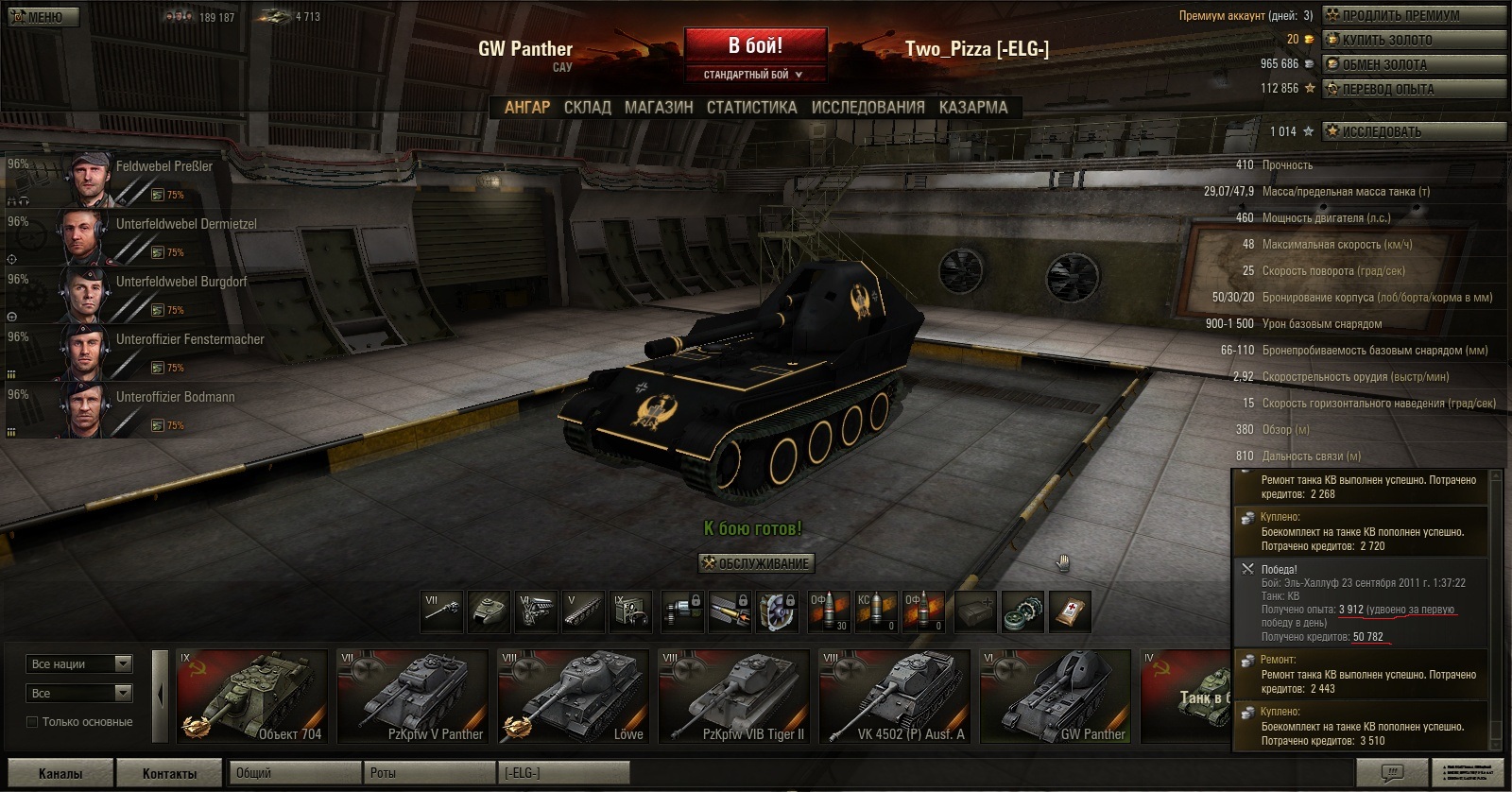The image size is (1512, 792).
Task: Go to the ИССЛЕДОВАНИЯ tab
Action: [x=868, y=108]
